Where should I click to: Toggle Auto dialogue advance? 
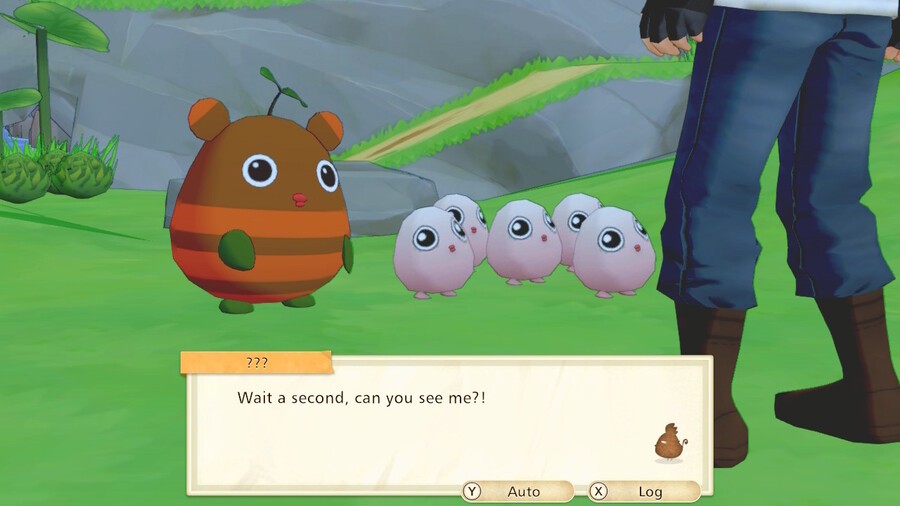tap(517, 491)
